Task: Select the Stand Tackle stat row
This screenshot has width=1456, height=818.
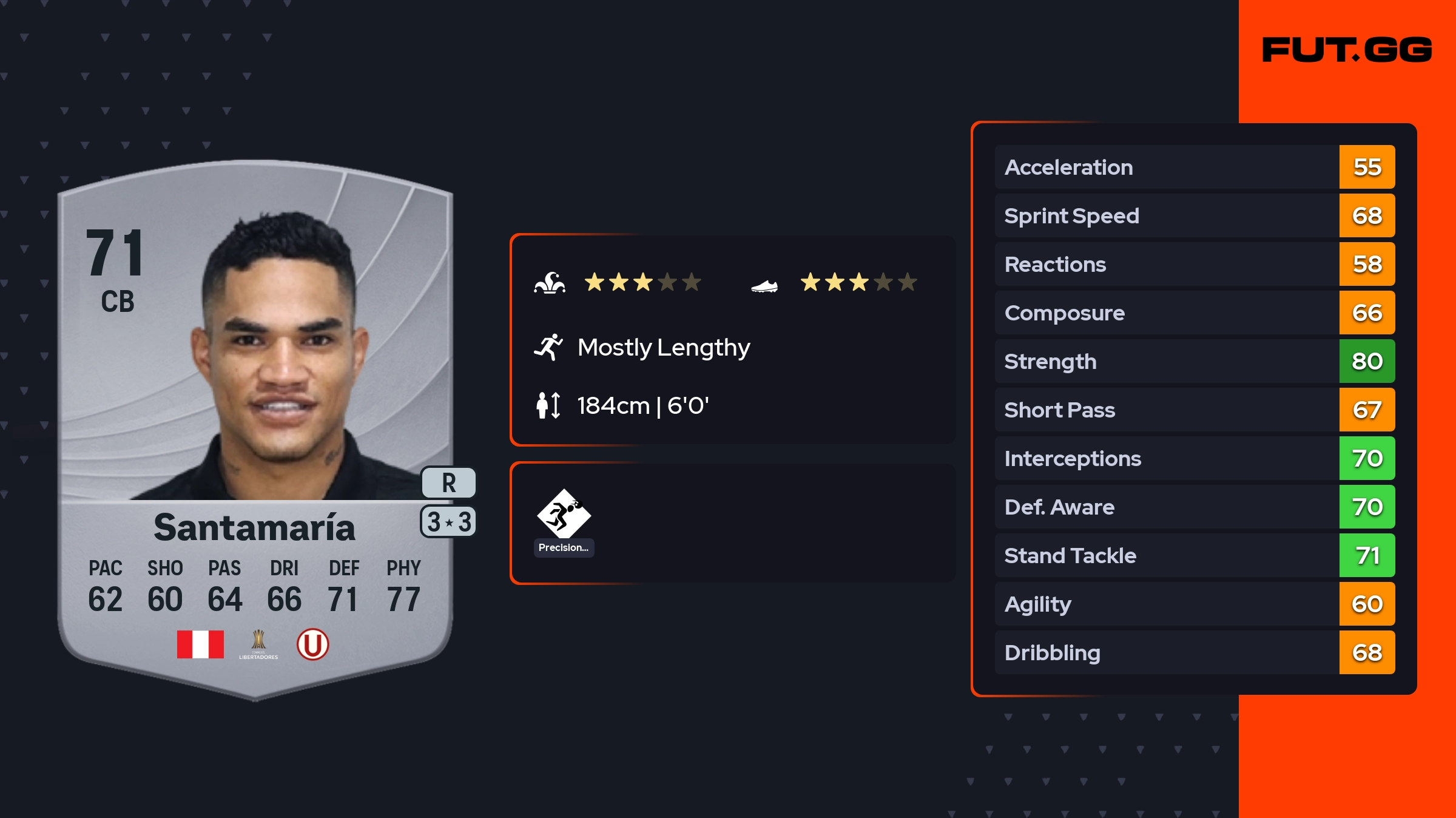Action: (1194, 555)
